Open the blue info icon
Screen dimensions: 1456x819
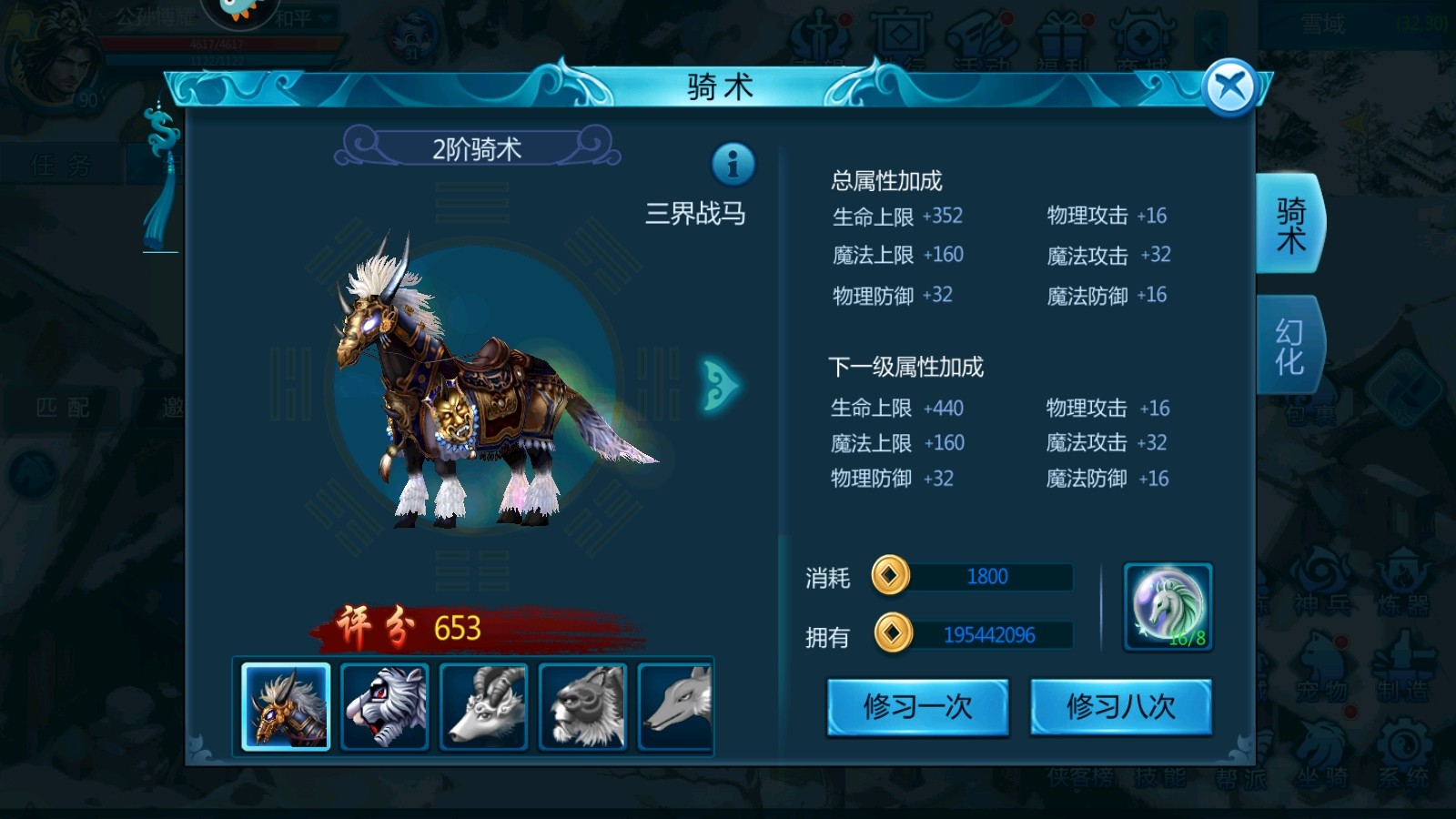pos(733,165)
